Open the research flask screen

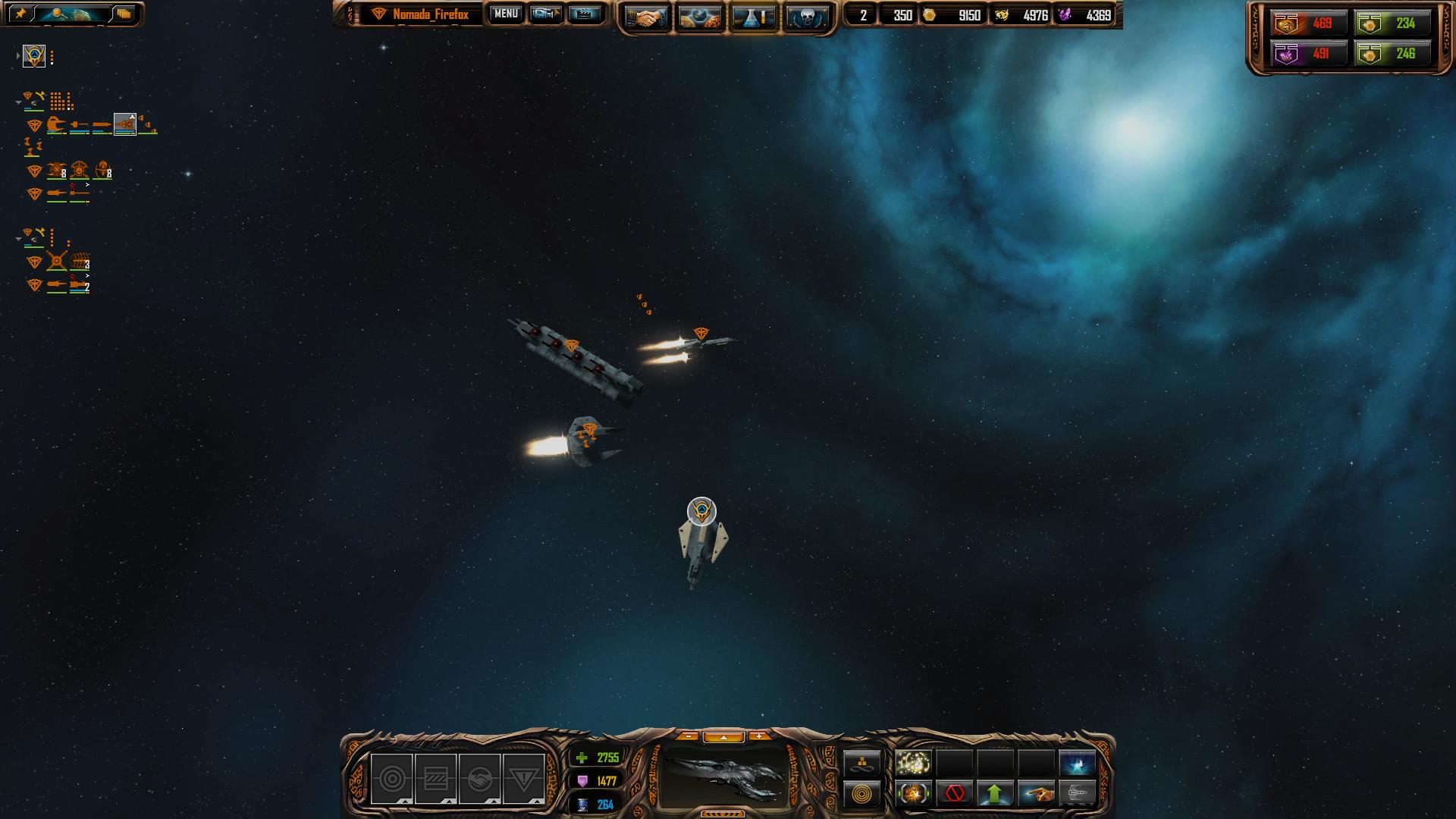click(753, 17)
